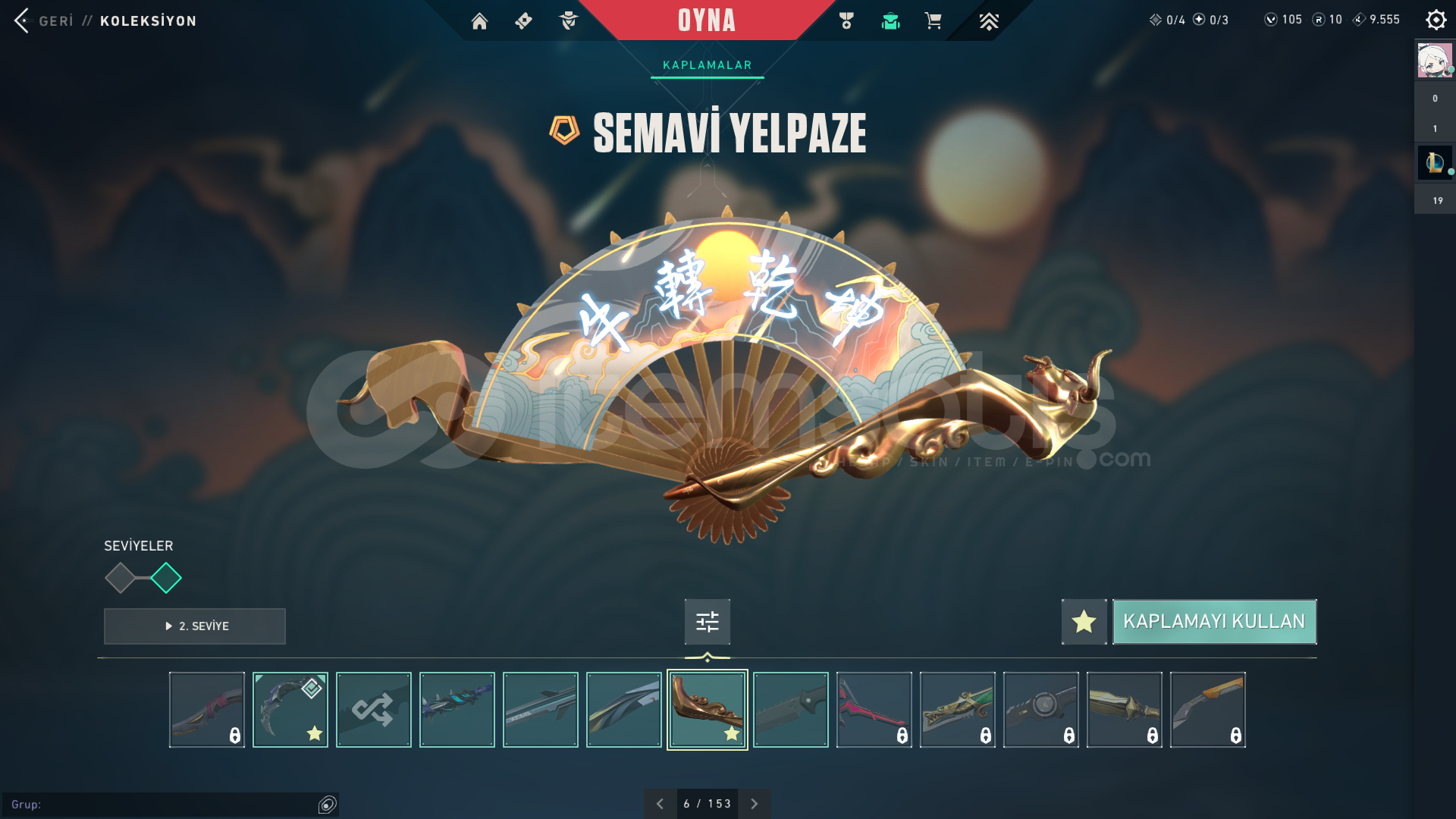The image size is (1456, 819).
Task: Click the red OYNA play button
Action: click(706, 20)
